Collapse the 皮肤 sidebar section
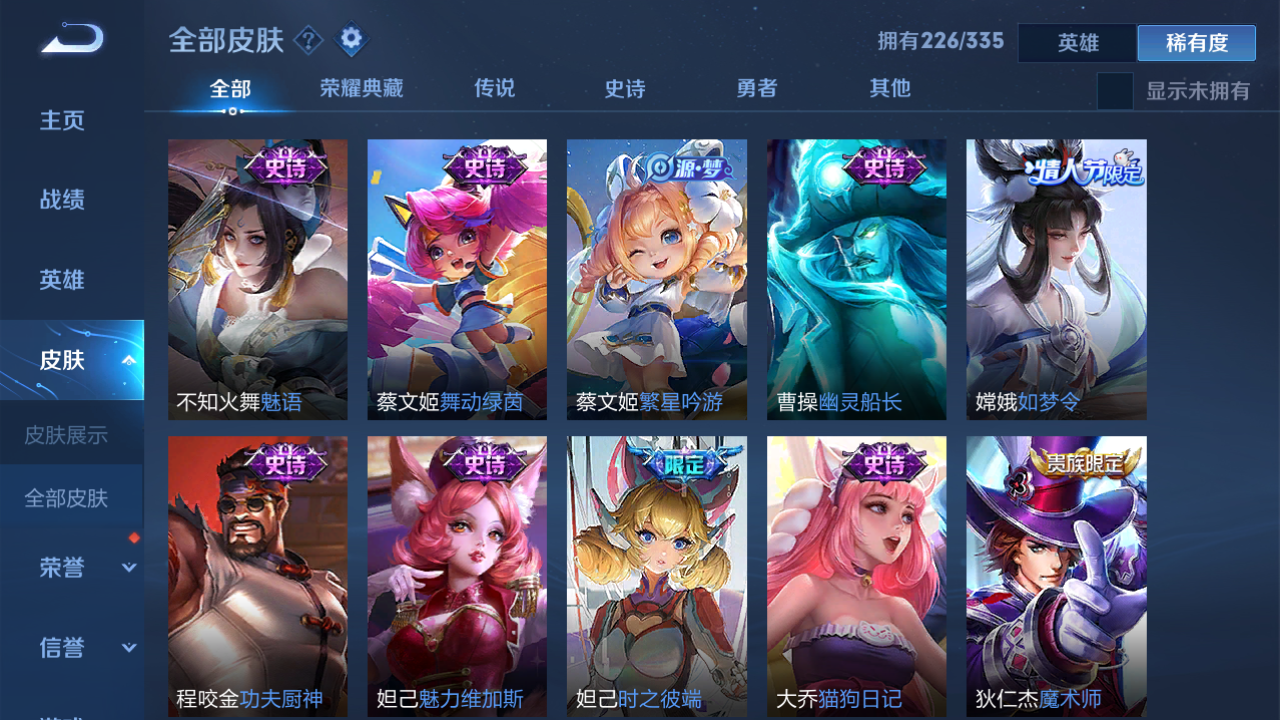 tap(60, 360)
